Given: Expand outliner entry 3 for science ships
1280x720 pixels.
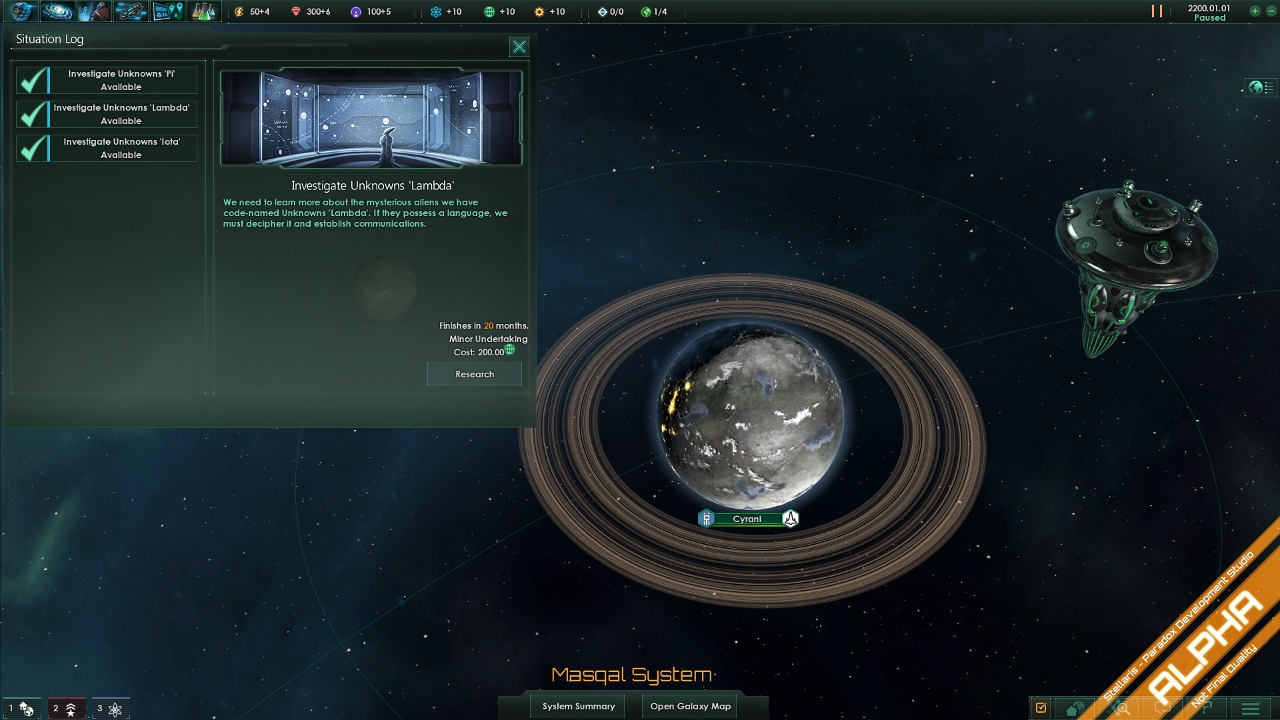Looking at the screenshot, I should tap(111, 707).
